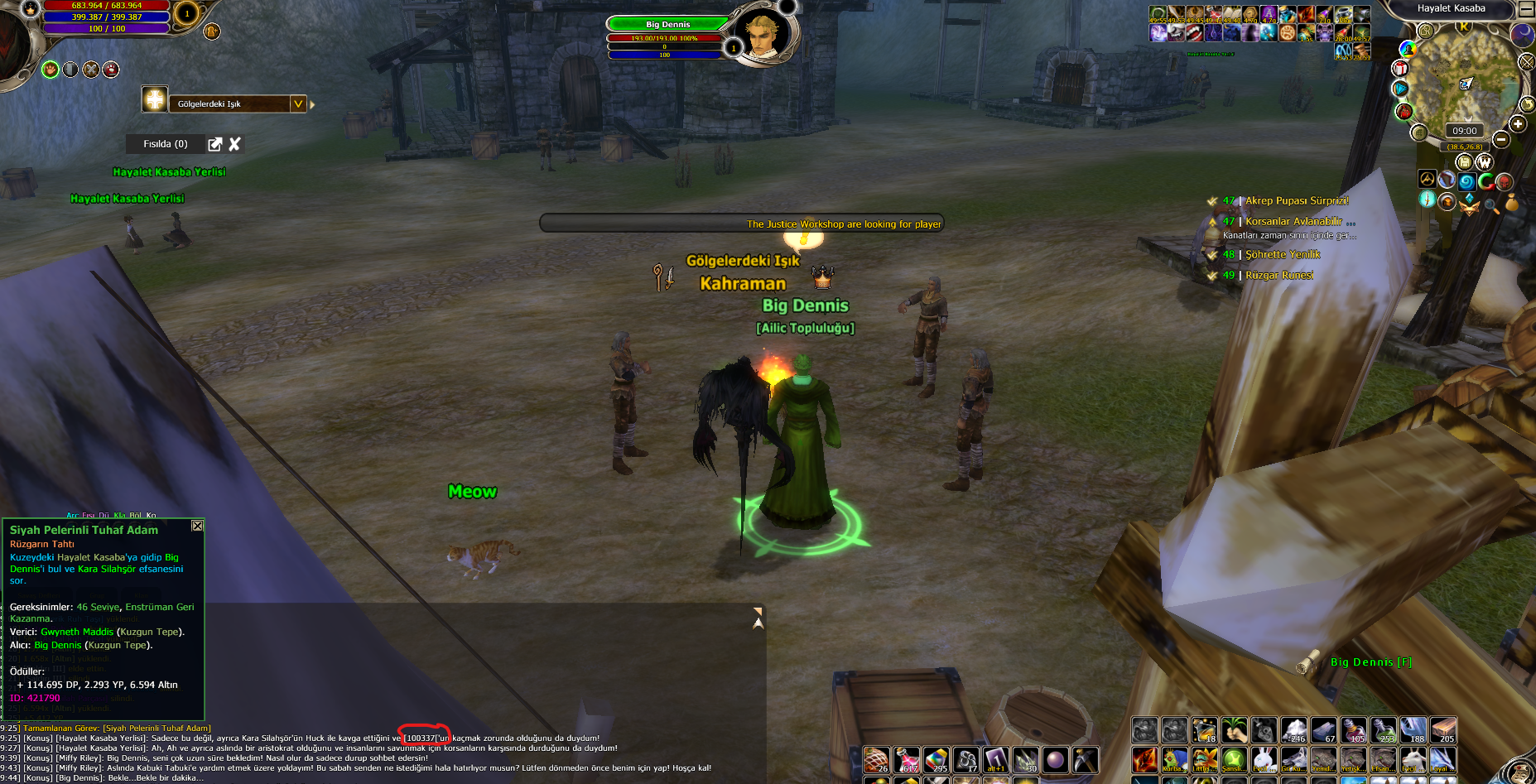Screen dimensions: 1536x784
Task: Zoom out the minimap with minus button
Action: click(x=1500, y=140)
